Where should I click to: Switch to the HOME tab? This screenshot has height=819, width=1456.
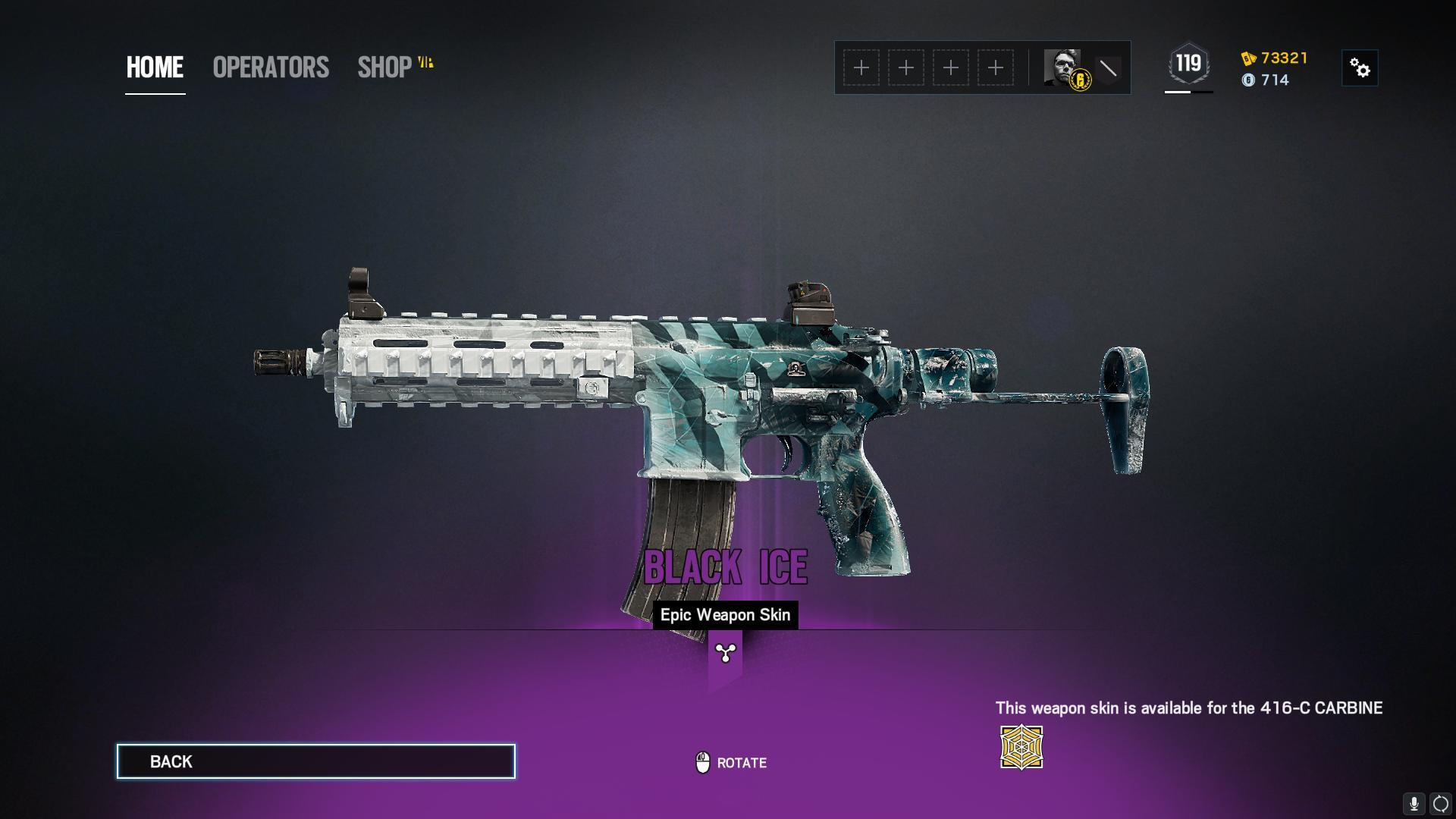pos(155,67)
